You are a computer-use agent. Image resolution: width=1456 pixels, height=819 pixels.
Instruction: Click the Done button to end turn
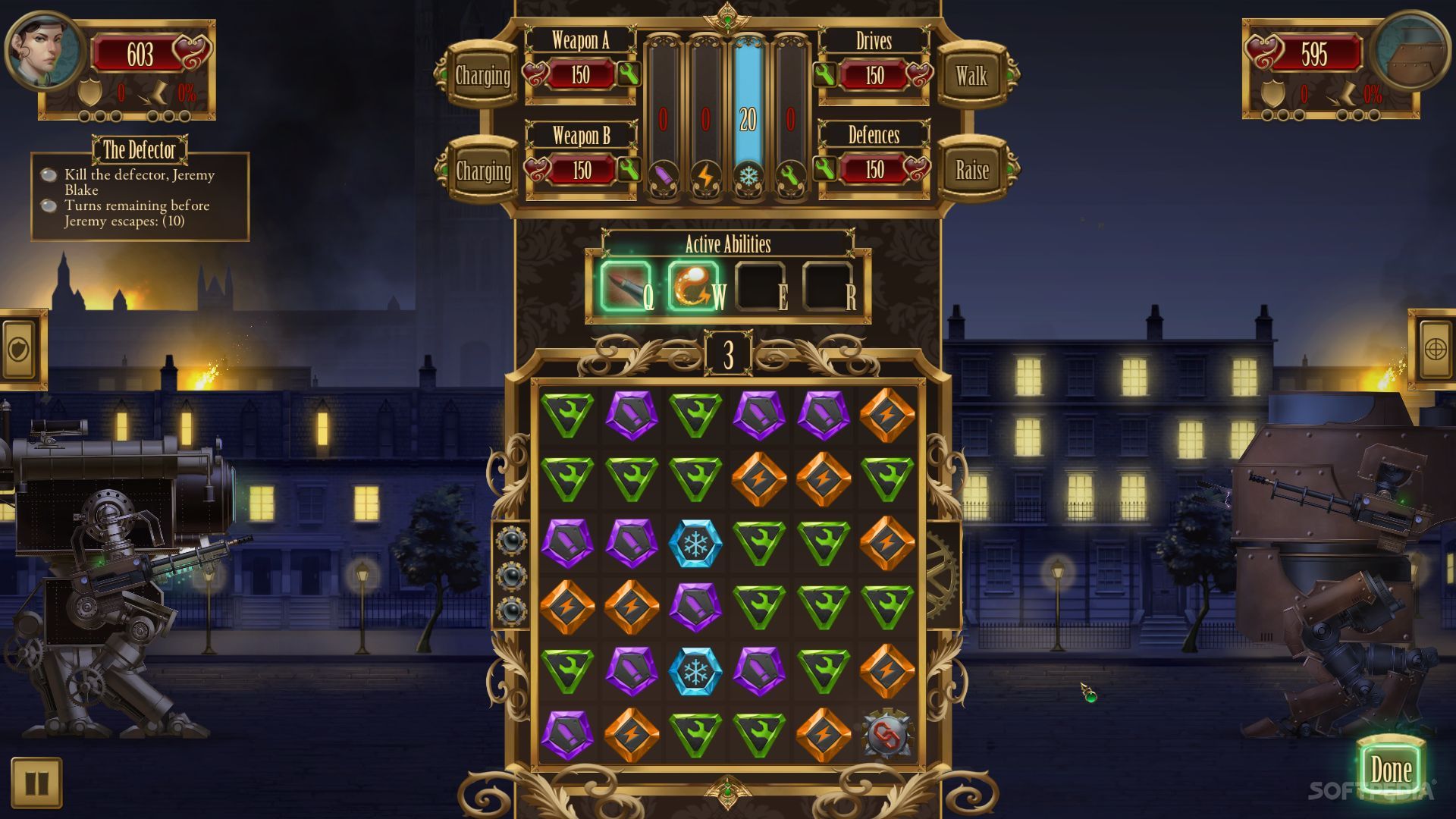click(1390, 770)
